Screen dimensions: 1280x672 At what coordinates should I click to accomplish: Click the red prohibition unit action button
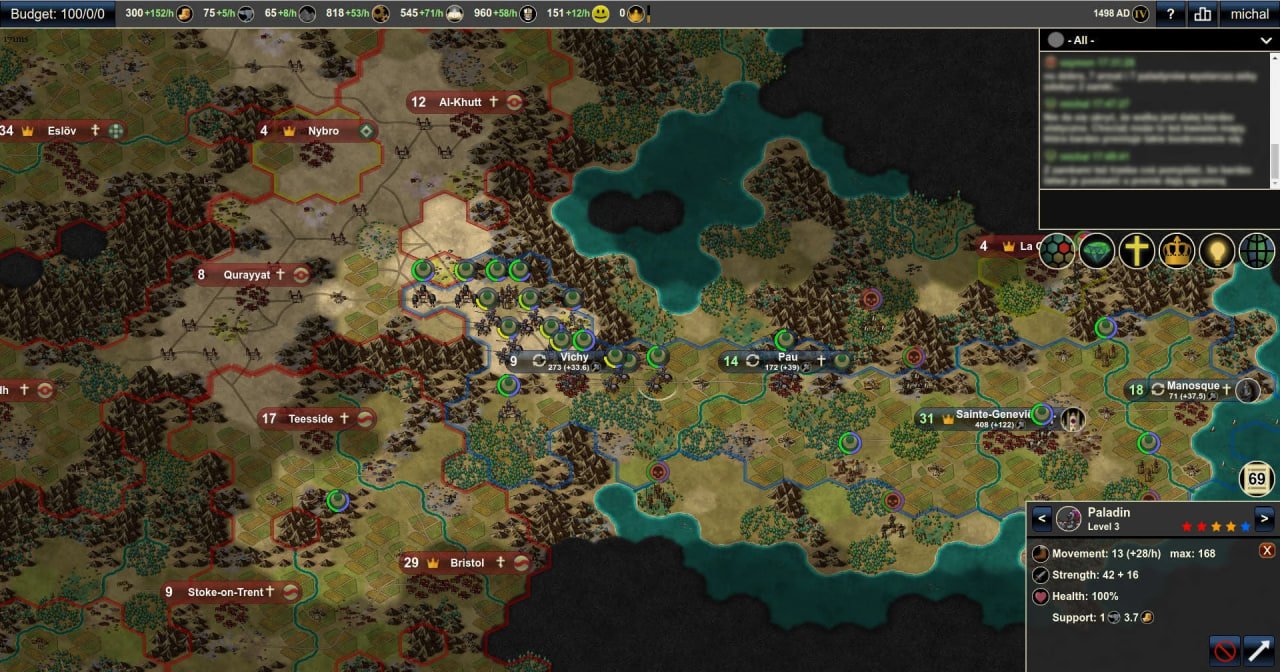click(x=1225, y=651)
